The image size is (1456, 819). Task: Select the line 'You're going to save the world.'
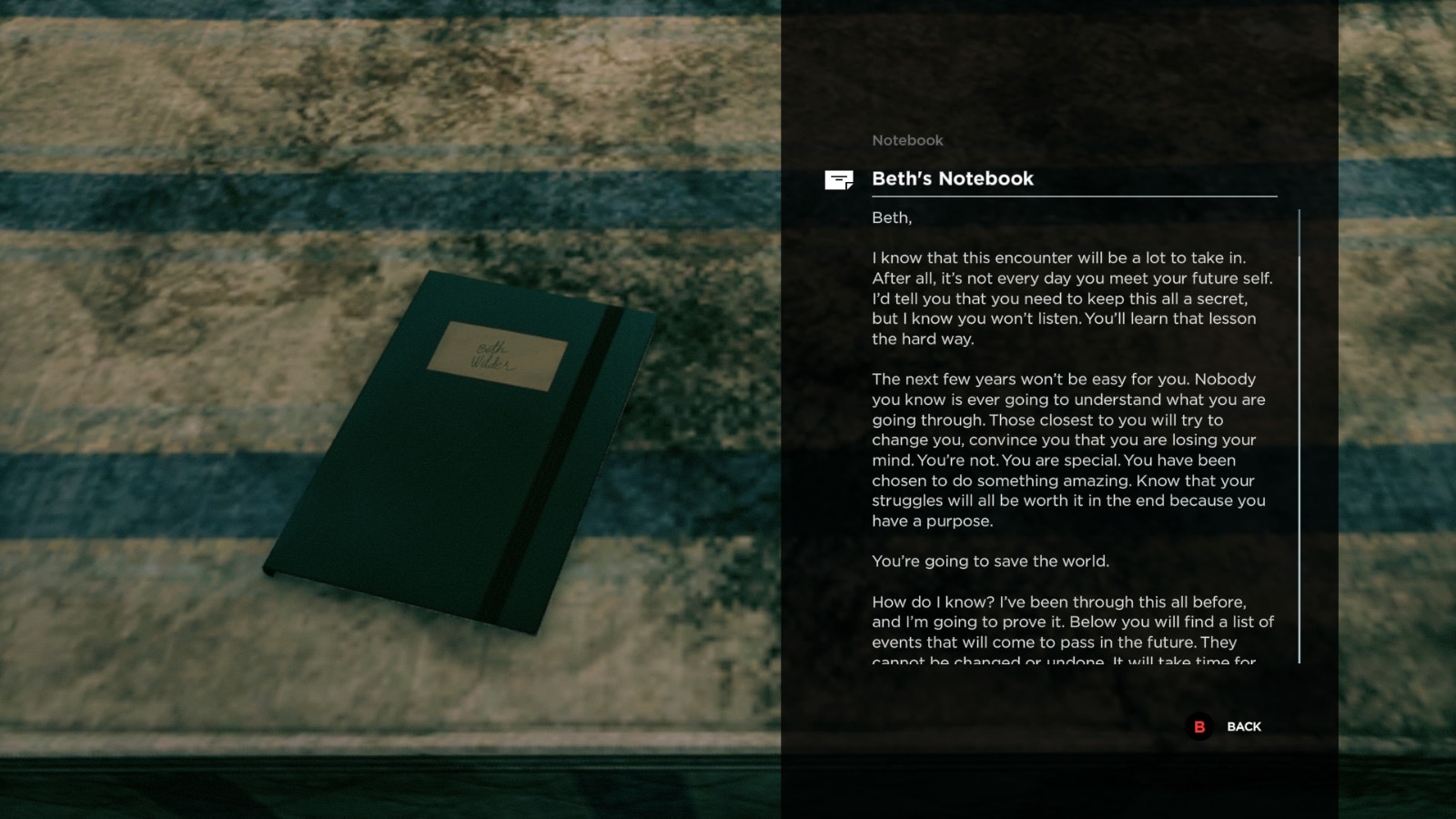pos(991,561)
